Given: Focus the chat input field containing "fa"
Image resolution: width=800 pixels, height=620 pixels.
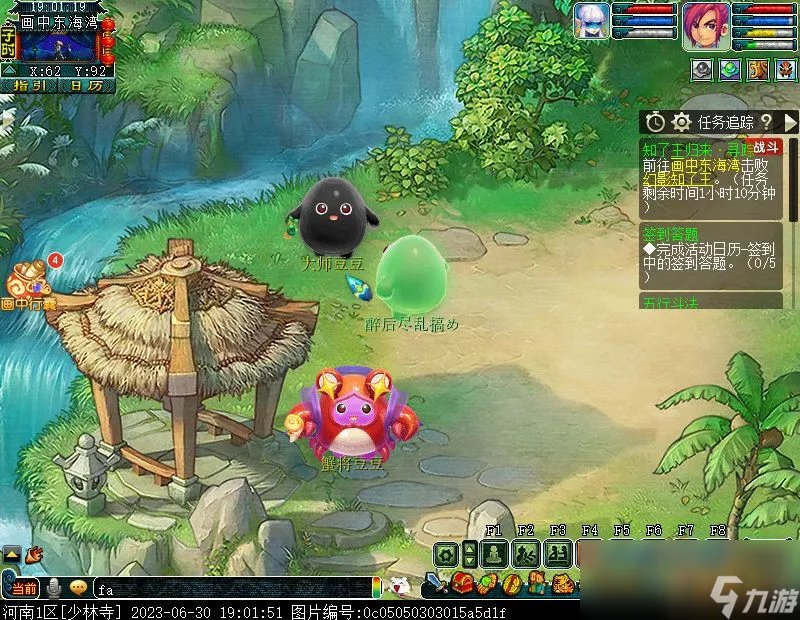Looking at the screenshot, I should click(230, 589).
